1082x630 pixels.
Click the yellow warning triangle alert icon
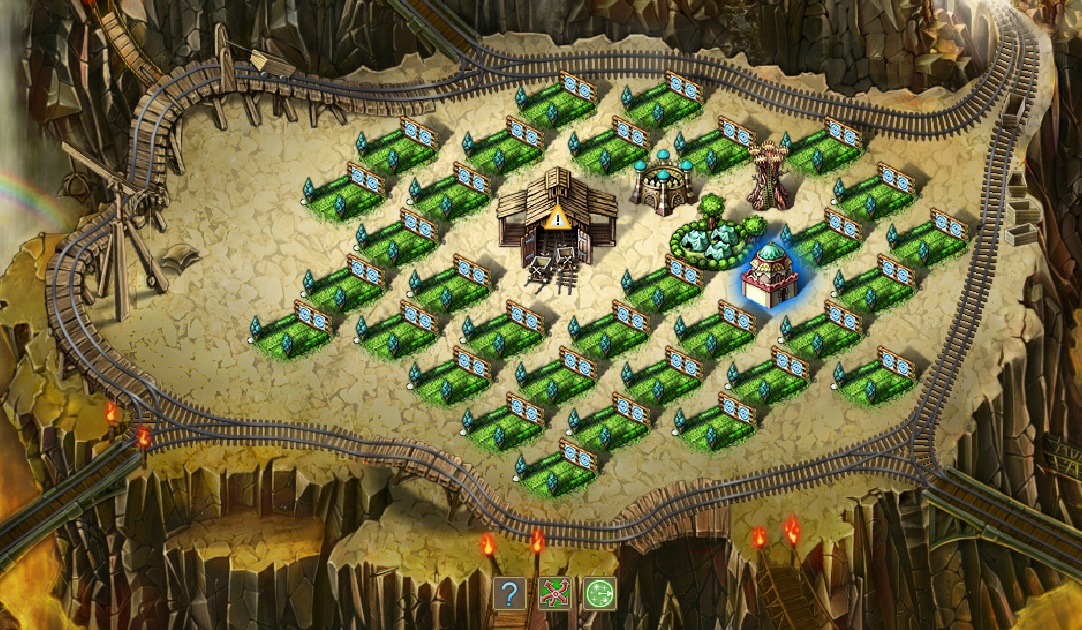click(x=558, y=215)
